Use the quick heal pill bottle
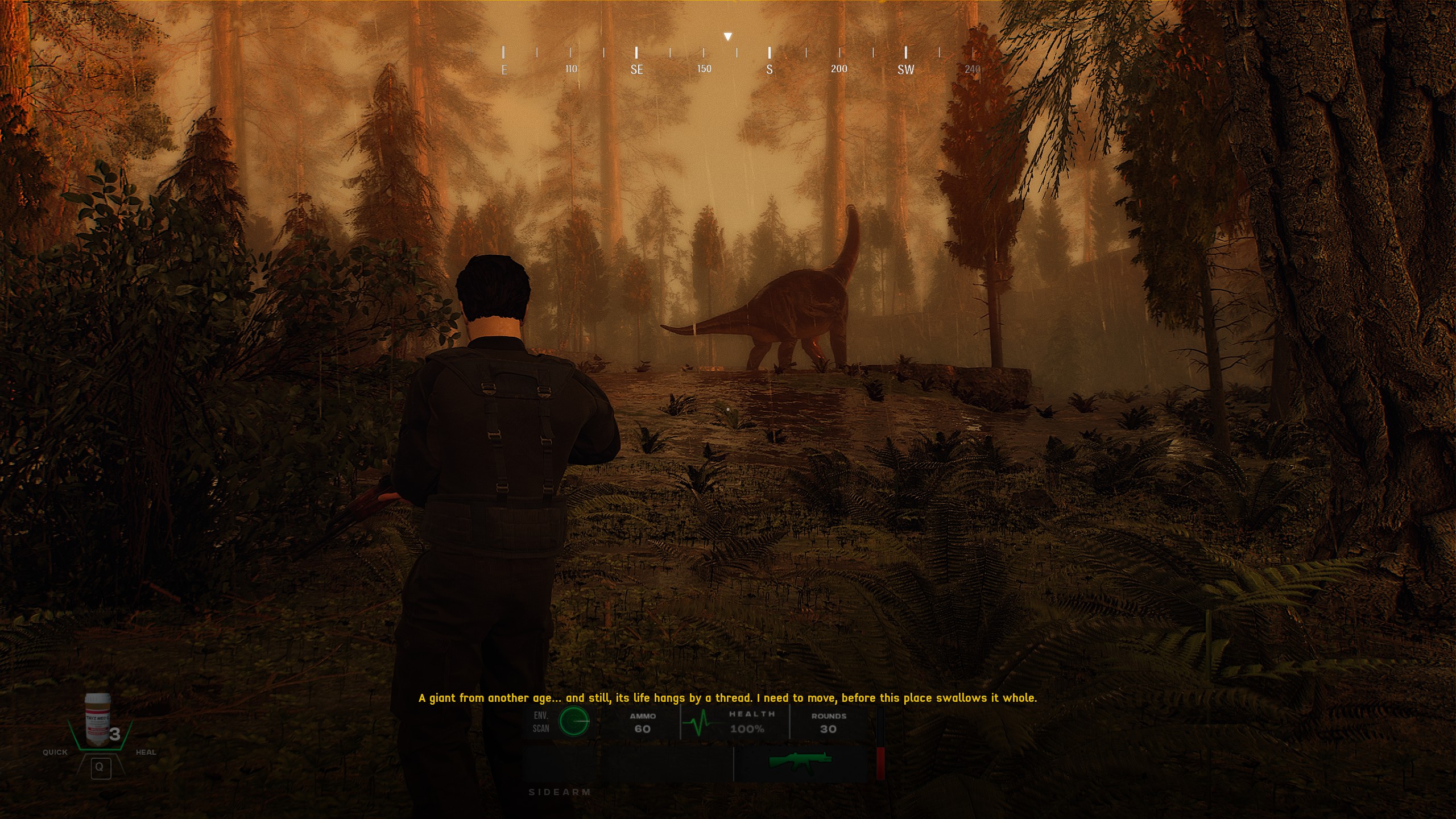Viewport: 1456px width, 819px height. point(97,720)
